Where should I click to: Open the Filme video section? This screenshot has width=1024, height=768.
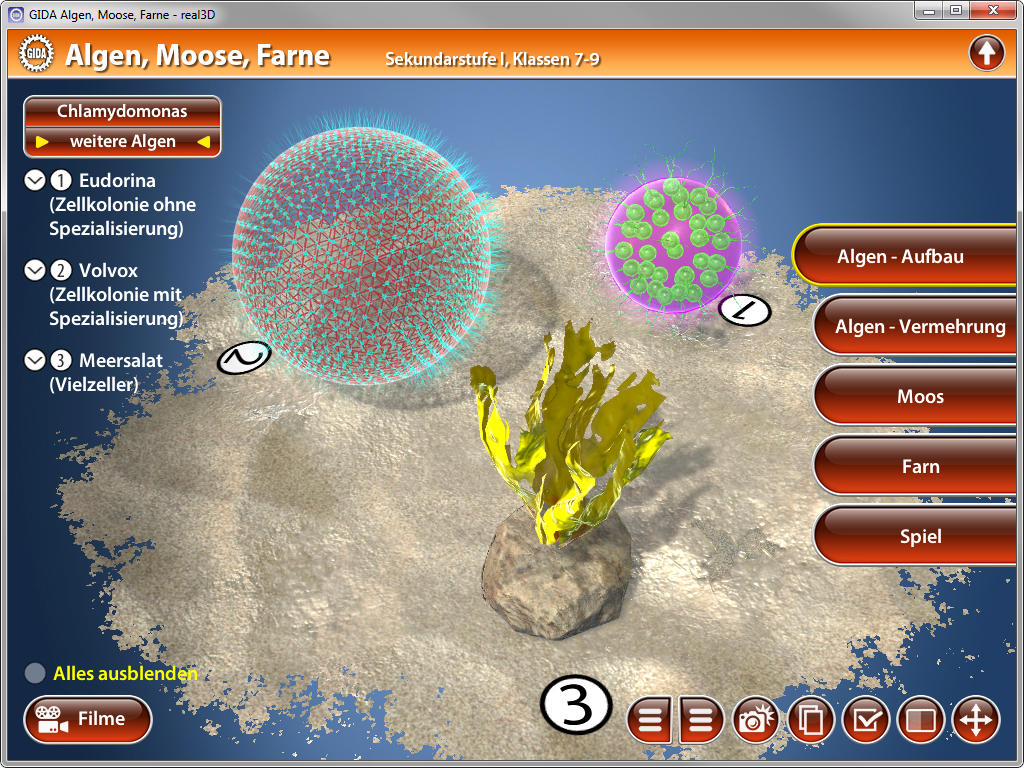(88, 719)
